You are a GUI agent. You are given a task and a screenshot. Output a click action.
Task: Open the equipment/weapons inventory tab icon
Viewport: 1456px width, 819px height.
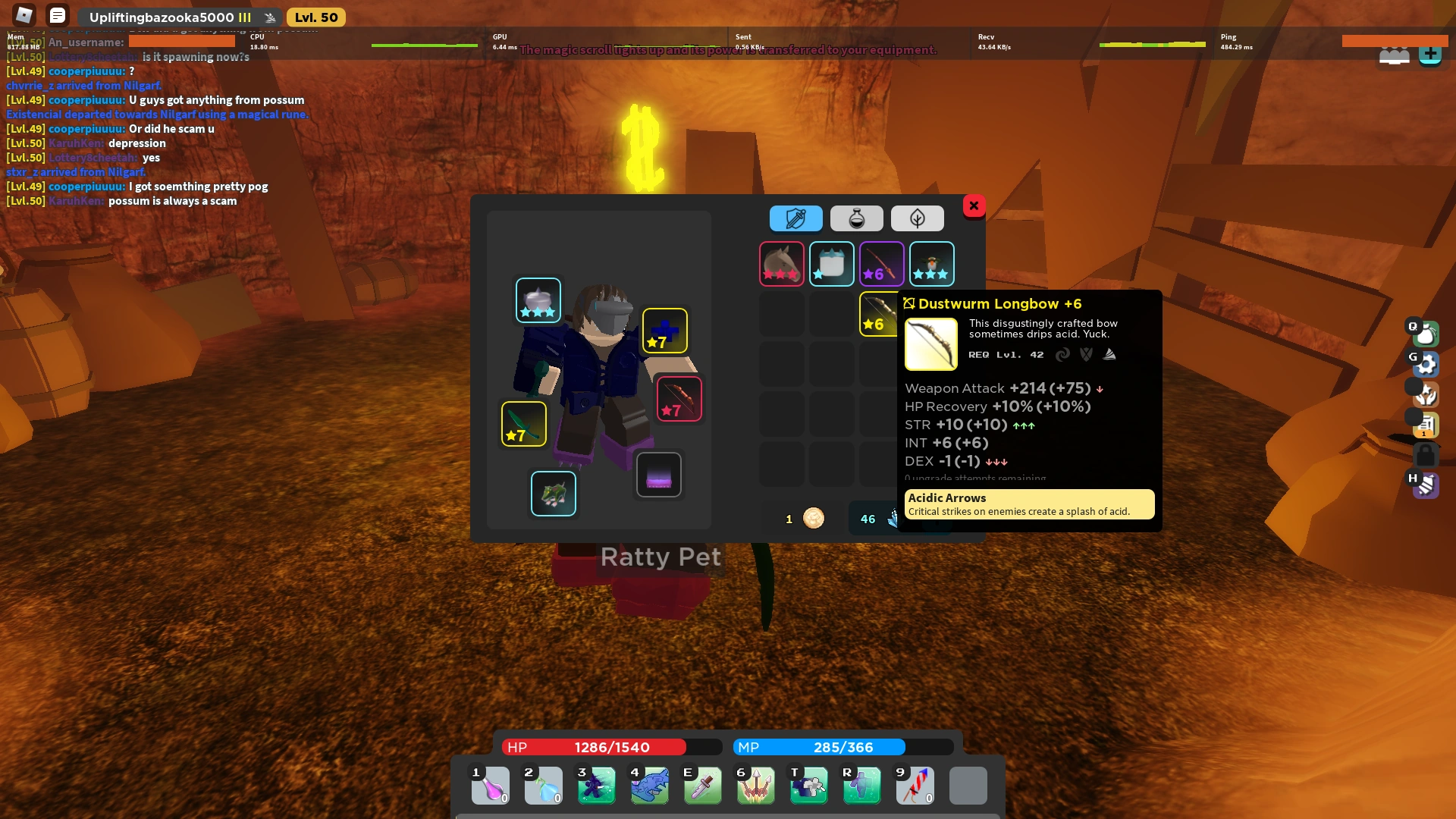tap(795, 218)
